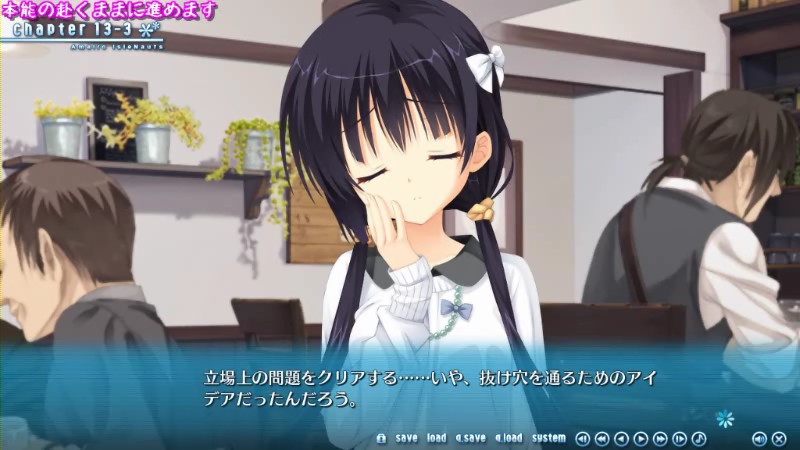Use q.load to quick load

tap(509, 438)
